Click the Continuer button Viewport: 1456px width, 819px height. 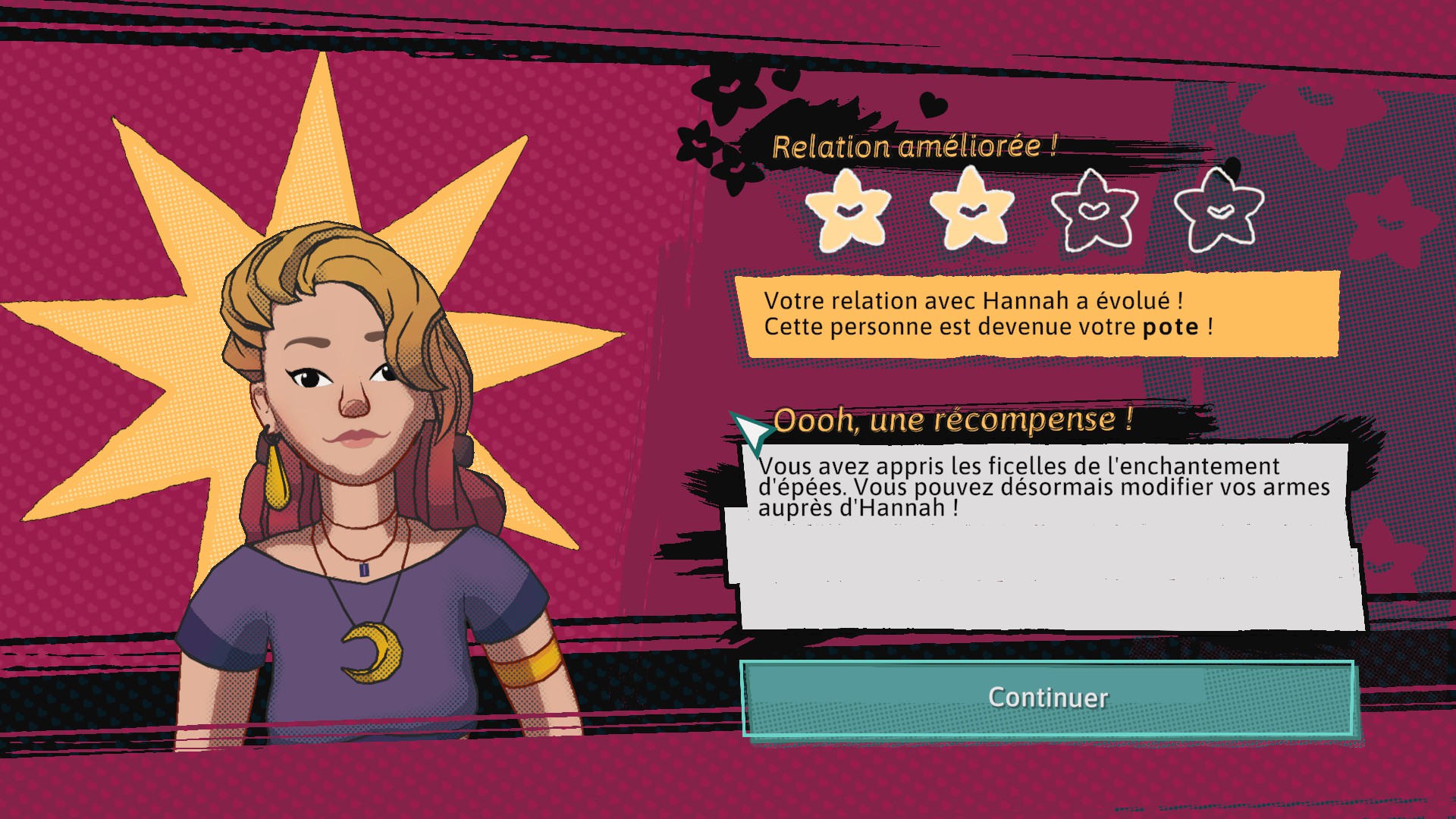1047,698
